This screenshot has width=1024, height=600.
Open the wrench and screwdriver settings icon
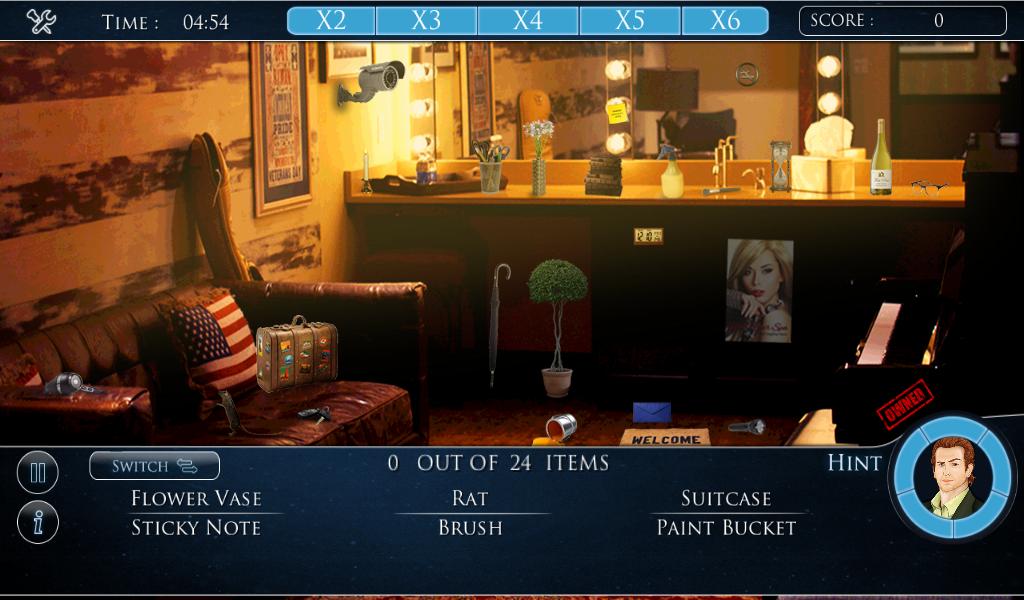click(41, 21)
